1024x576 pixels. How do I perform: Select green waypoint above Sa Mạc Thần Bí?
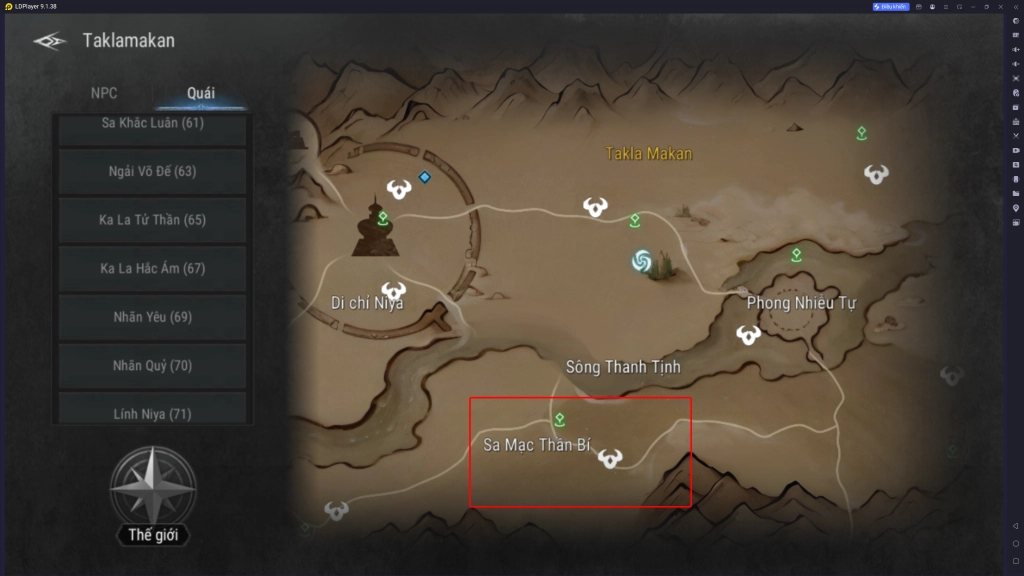[560, 419]
